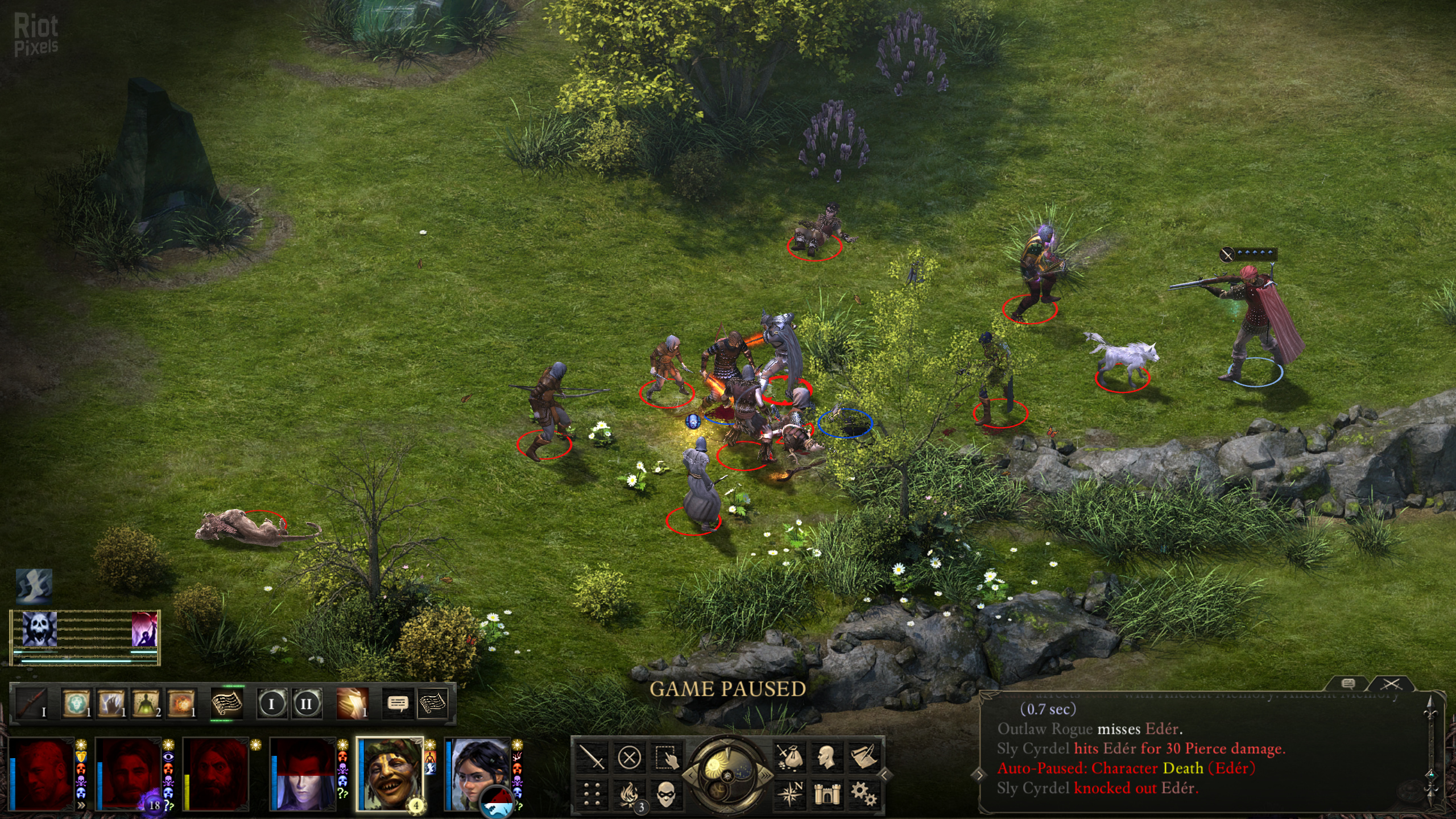
Task: Select the arquebus weapon set slot
Action: [32, 704]
